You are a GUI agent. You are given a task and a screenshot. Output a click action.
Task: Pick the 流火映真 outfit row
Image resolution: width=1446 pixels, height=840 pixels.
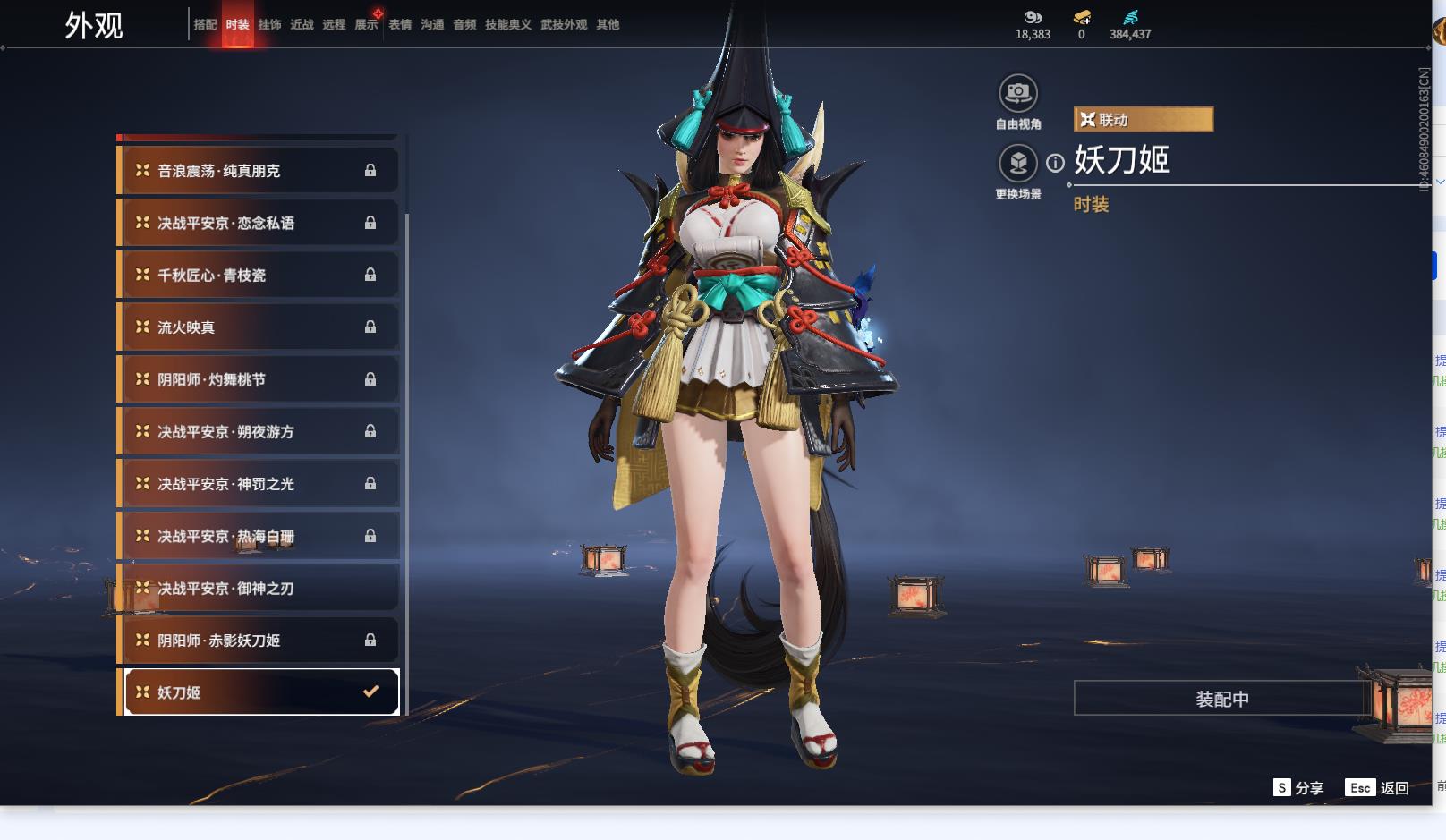click(258, 327)
